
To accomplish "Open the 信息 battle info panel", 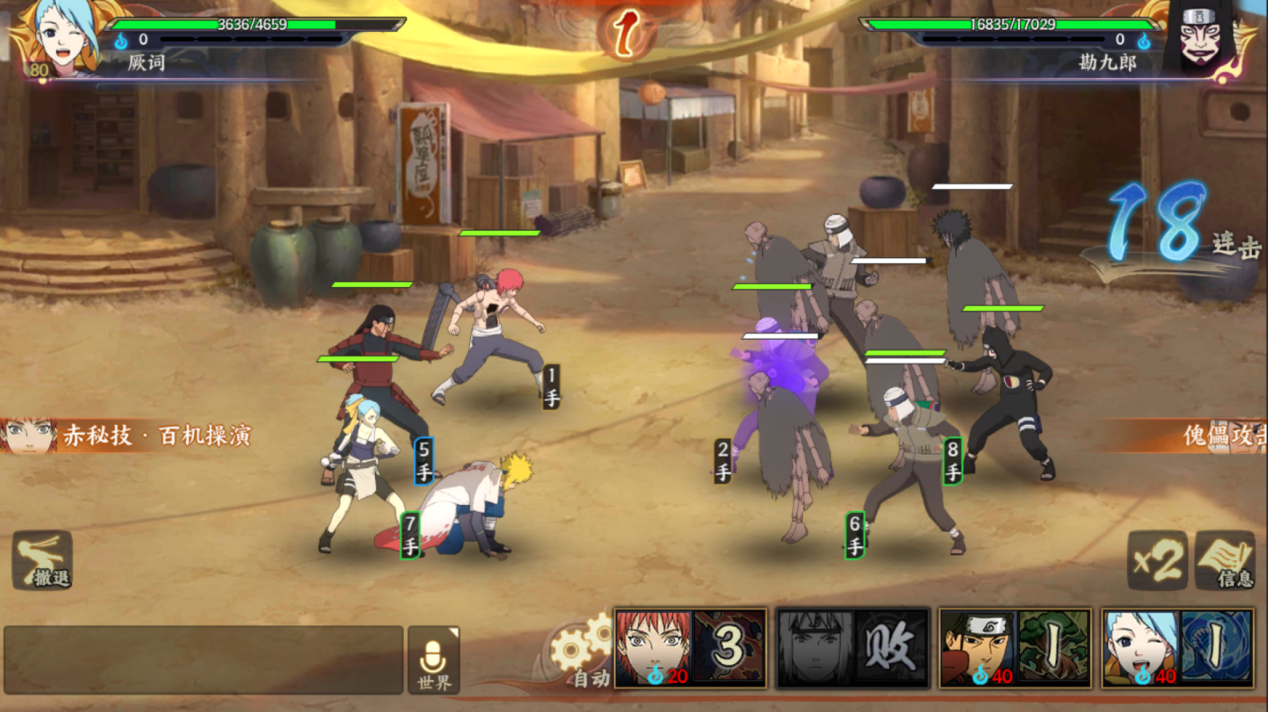I will tap(1225, 560).
